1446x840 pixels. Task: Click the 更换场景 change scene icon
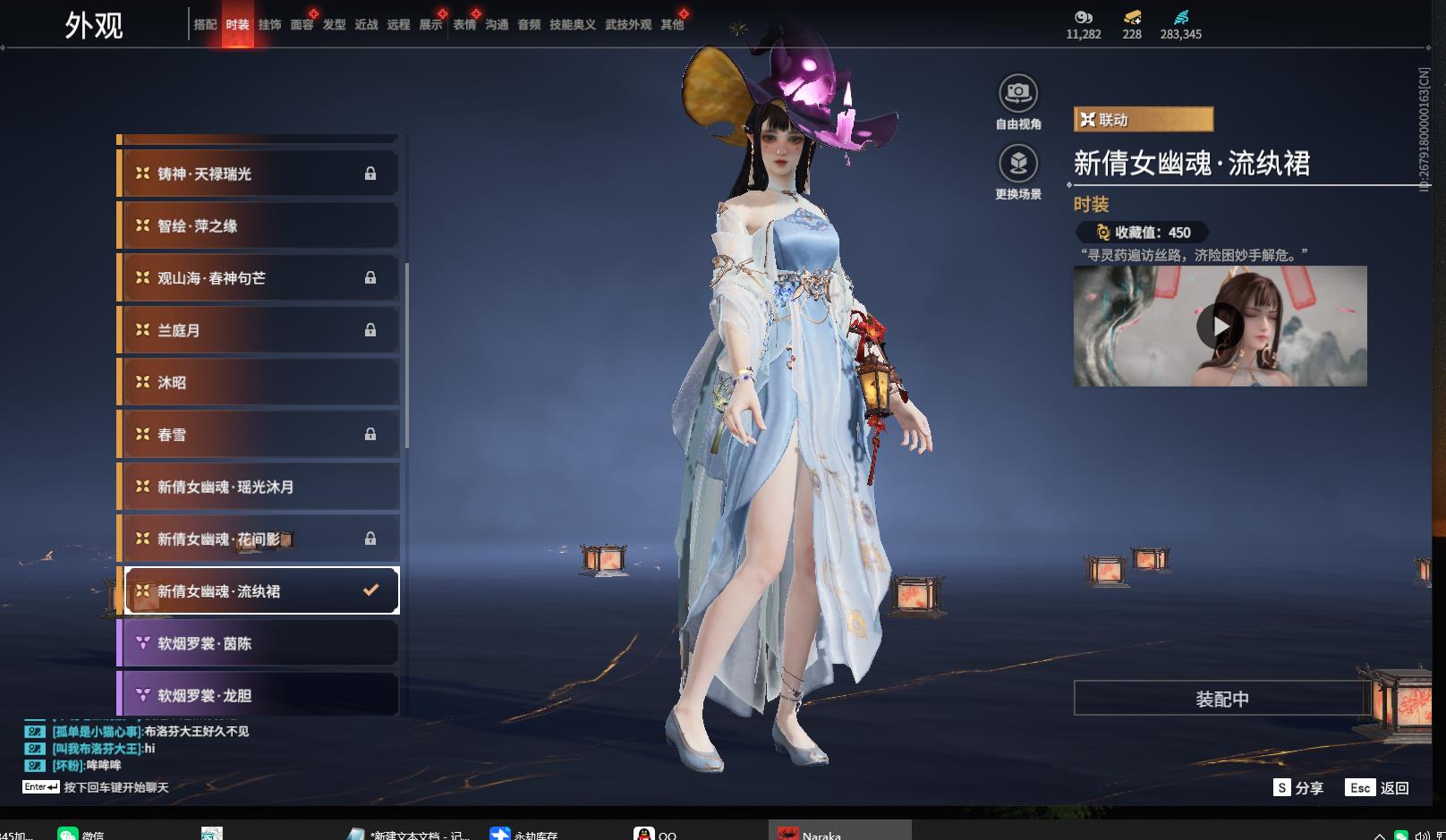pyautogui.click(x=1017, y=164)
